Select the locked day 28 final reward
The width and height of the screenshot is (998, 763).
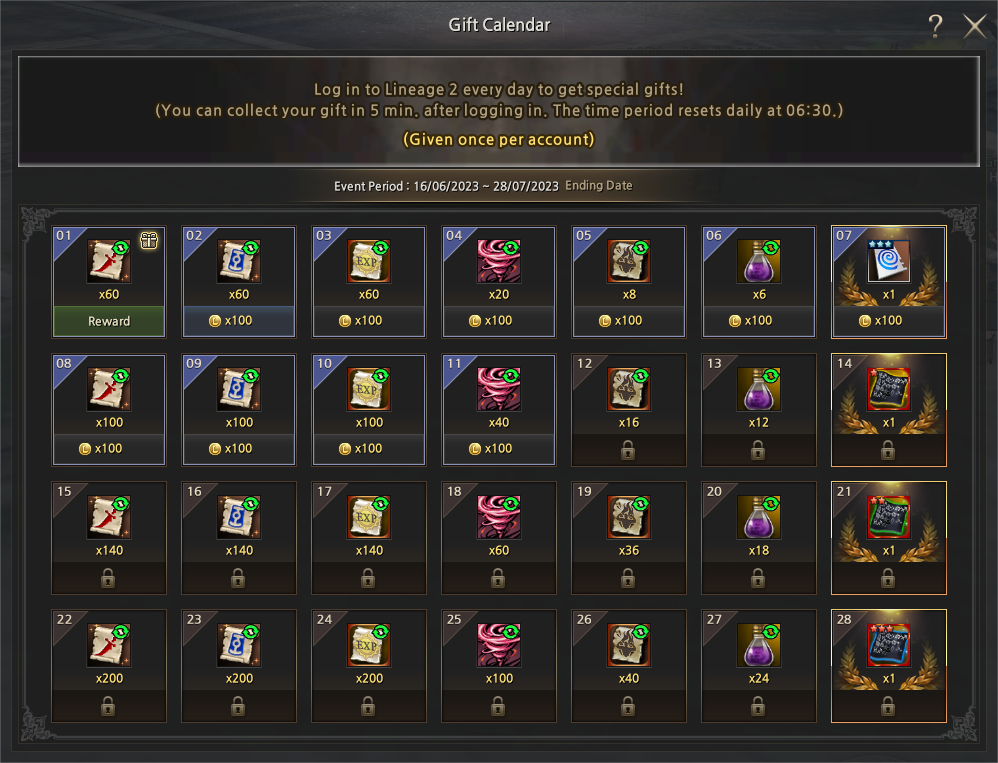tap(888, 646)
